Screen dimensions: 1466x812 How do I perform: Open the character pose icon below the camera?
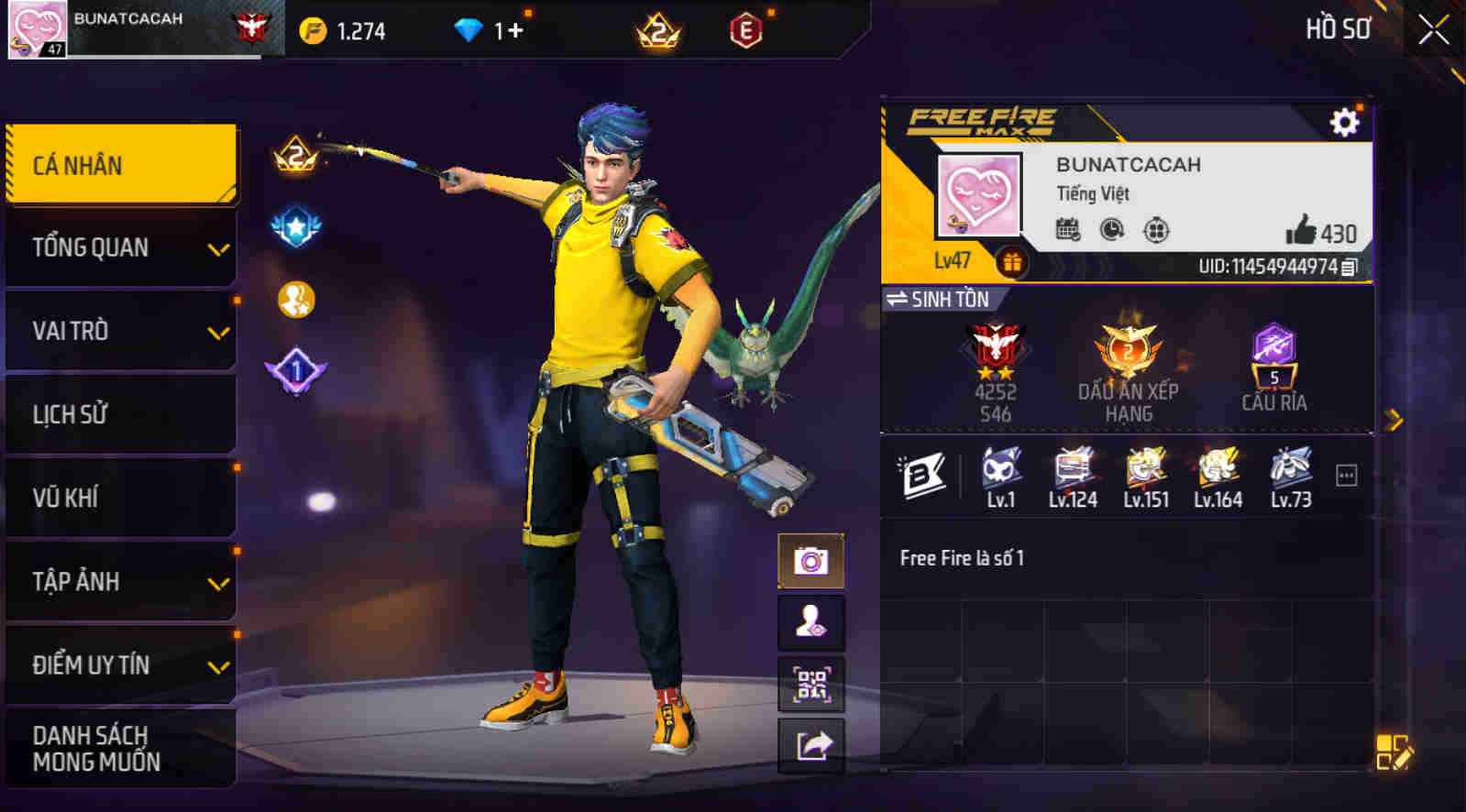(810, 624)
